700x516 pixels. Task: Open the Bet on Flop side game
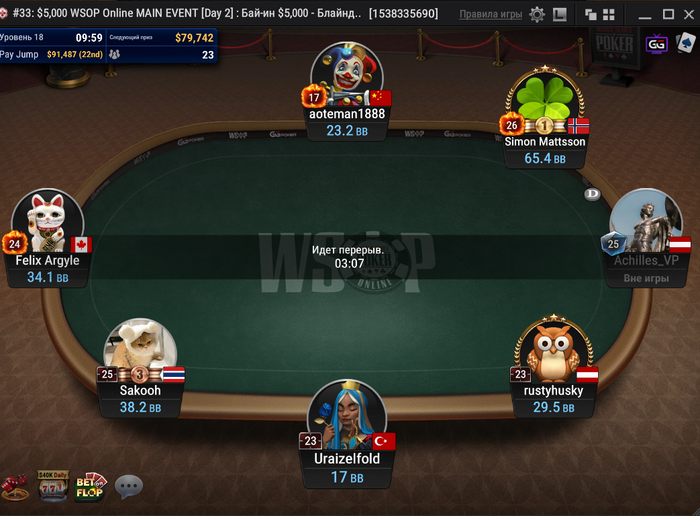coord(90,486)
